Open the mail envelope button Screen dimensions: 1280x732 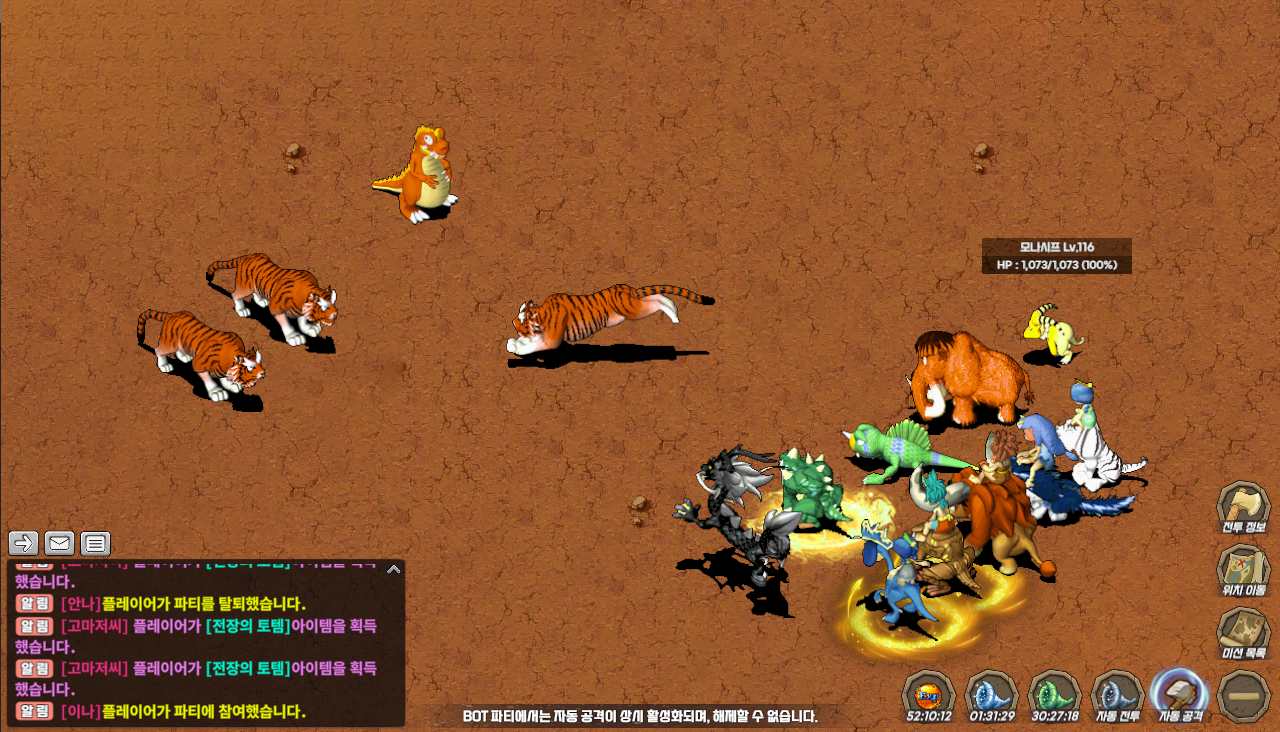pos(60,543)
